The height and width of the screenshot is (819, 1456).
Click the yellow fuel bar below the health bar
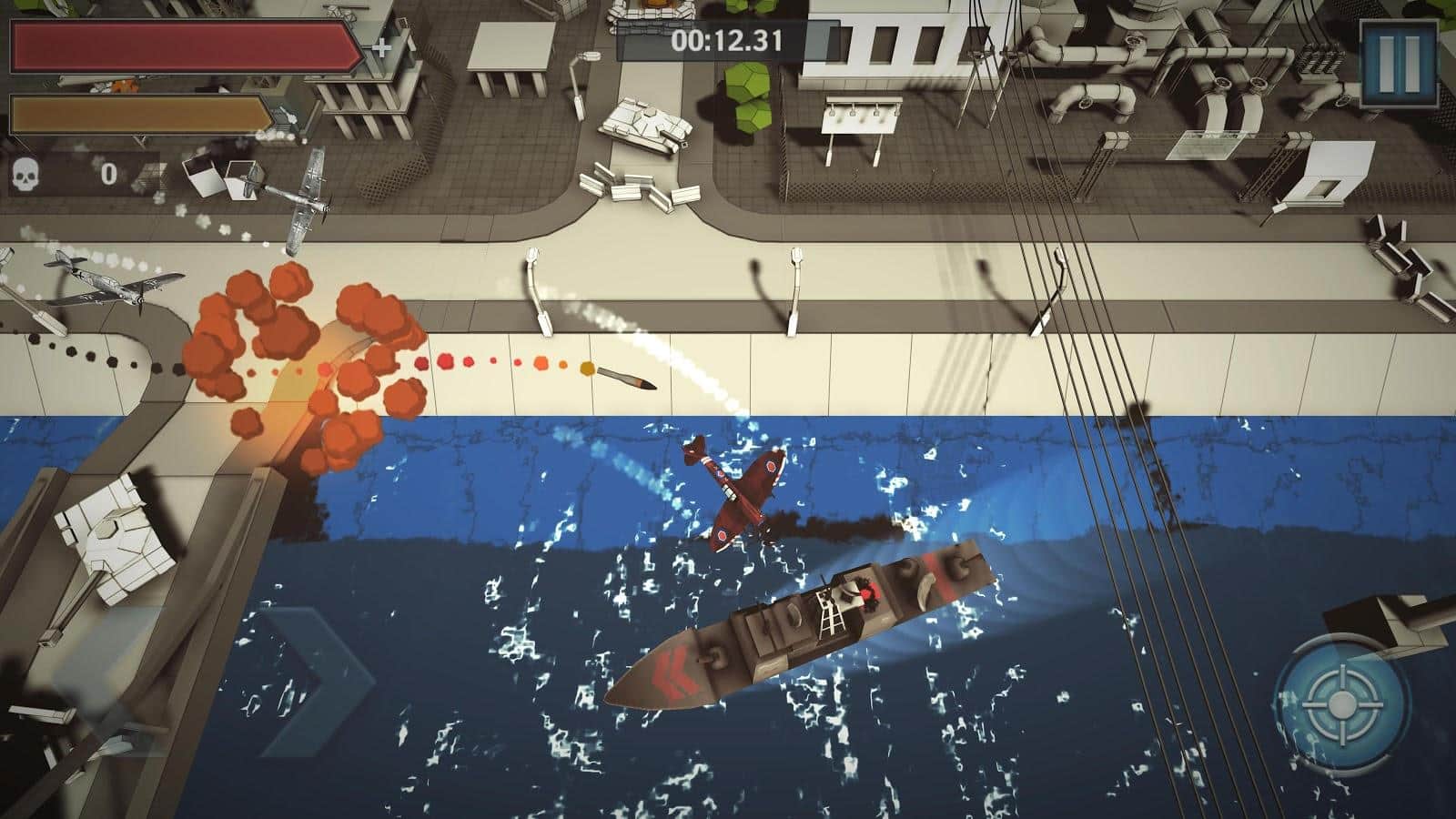136,112
